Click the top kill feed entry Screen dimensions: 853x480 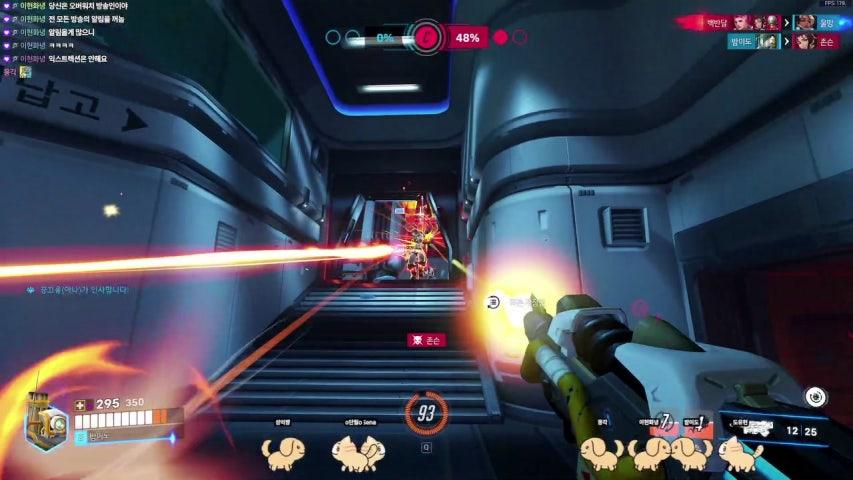pyautogui.click(x=774, y=21)
